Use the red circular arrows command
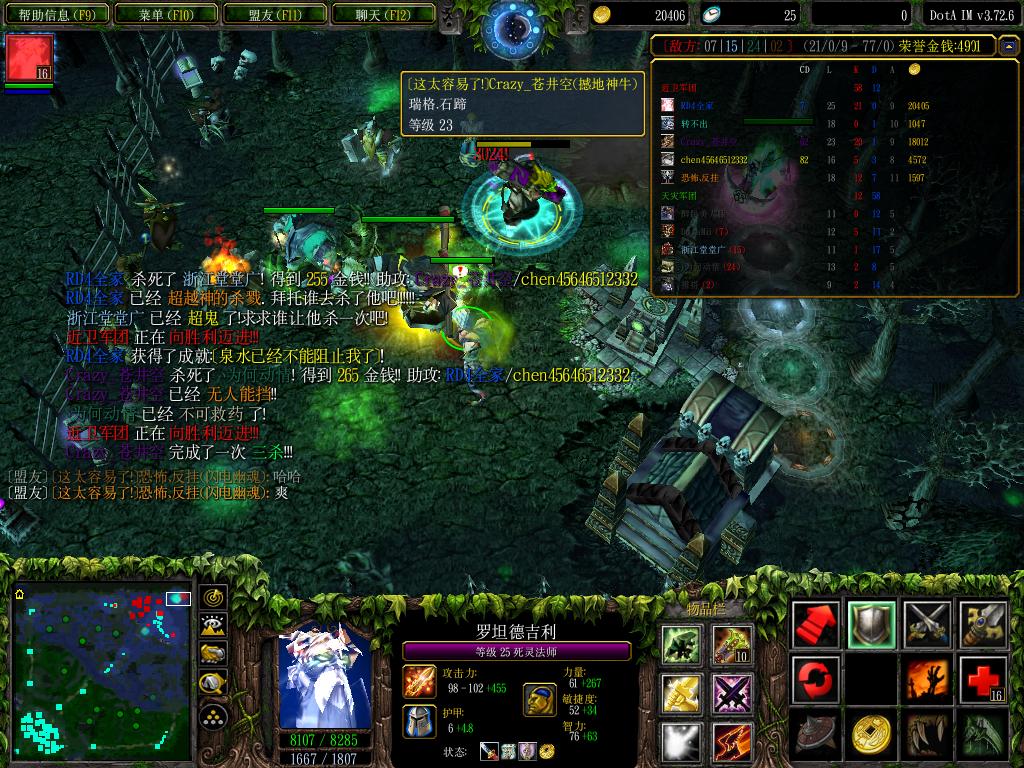This screenshot has height=768, width=1024. tap(815, 681)
